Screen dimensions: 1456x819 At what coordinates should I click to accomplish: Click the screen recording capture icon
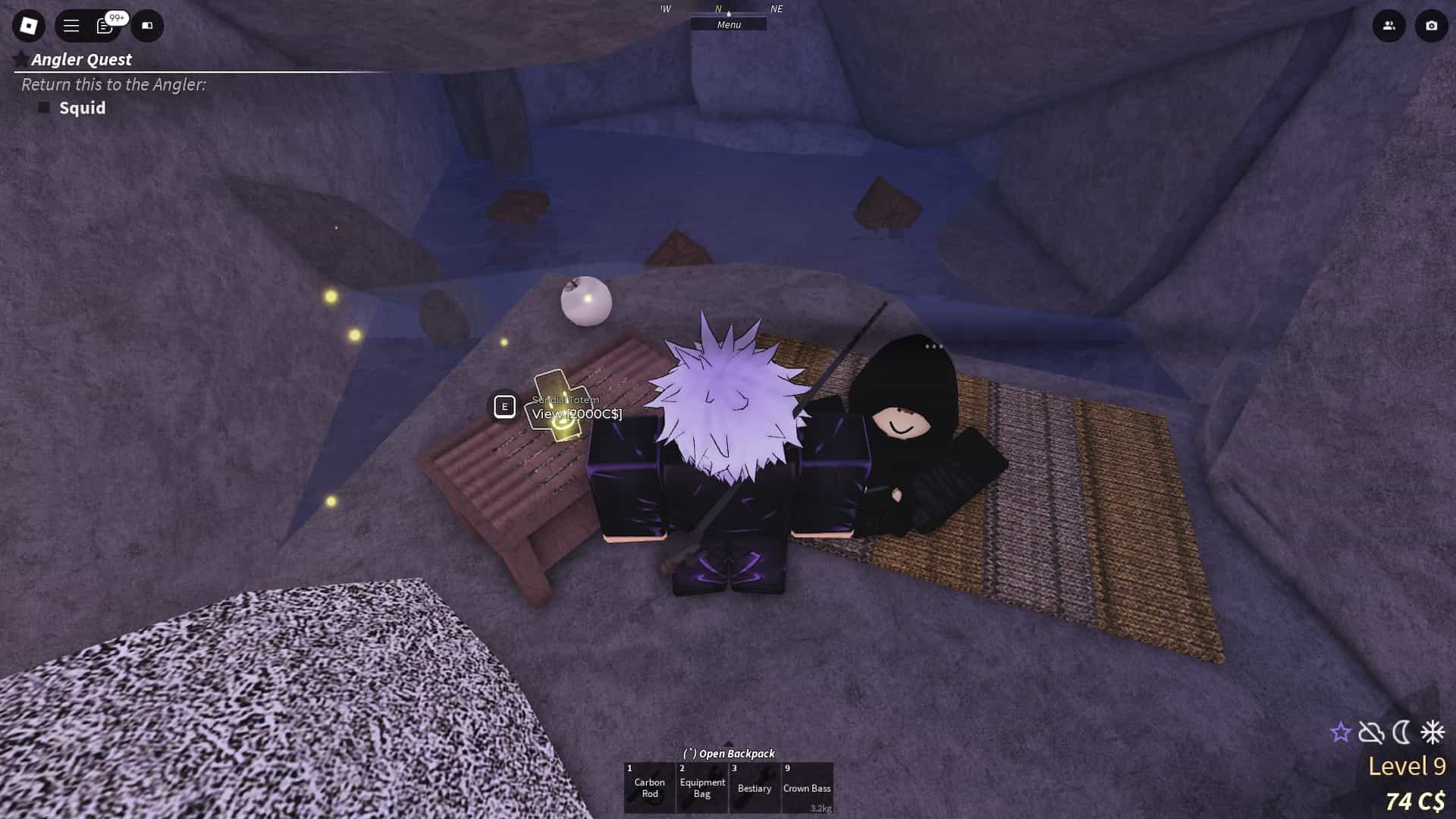tap(147, 26)
